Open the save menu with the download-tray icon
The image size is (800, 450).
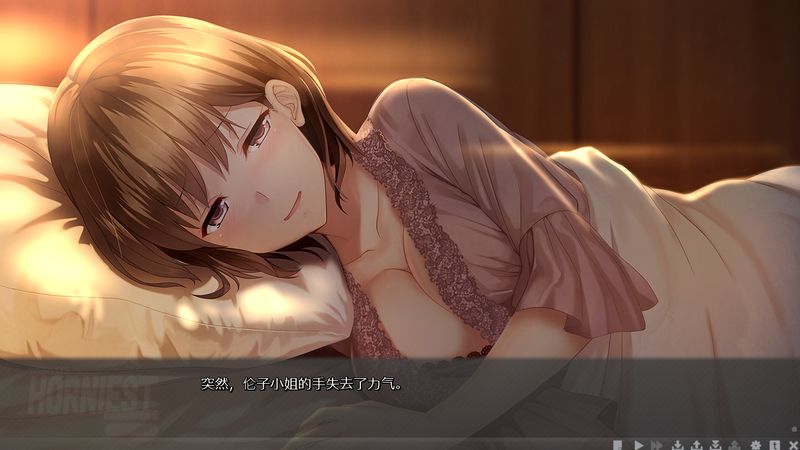point(678,444)
